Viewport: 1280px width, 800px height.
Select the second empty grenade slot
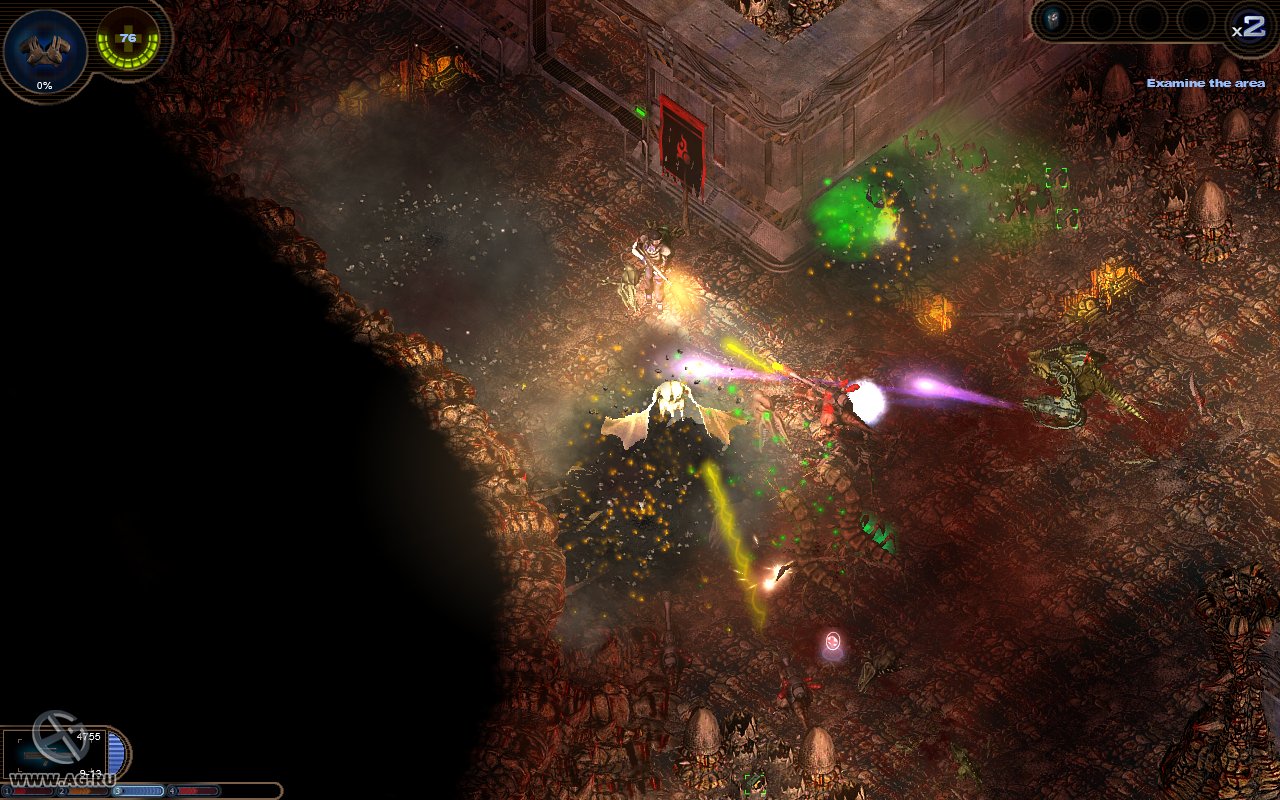1102,20
